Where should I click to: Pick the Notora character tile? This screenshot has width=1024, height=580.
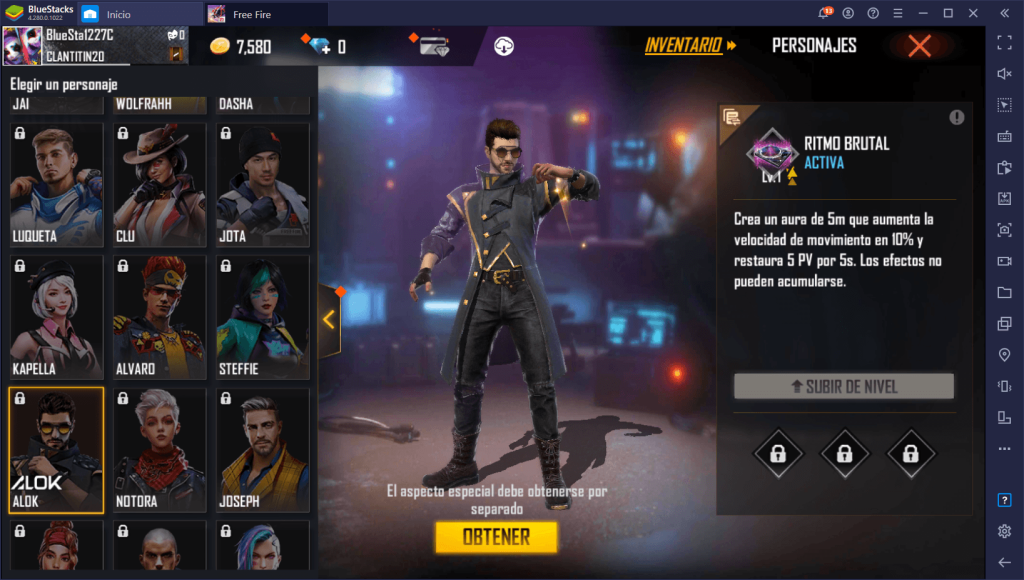coord(160,449)
